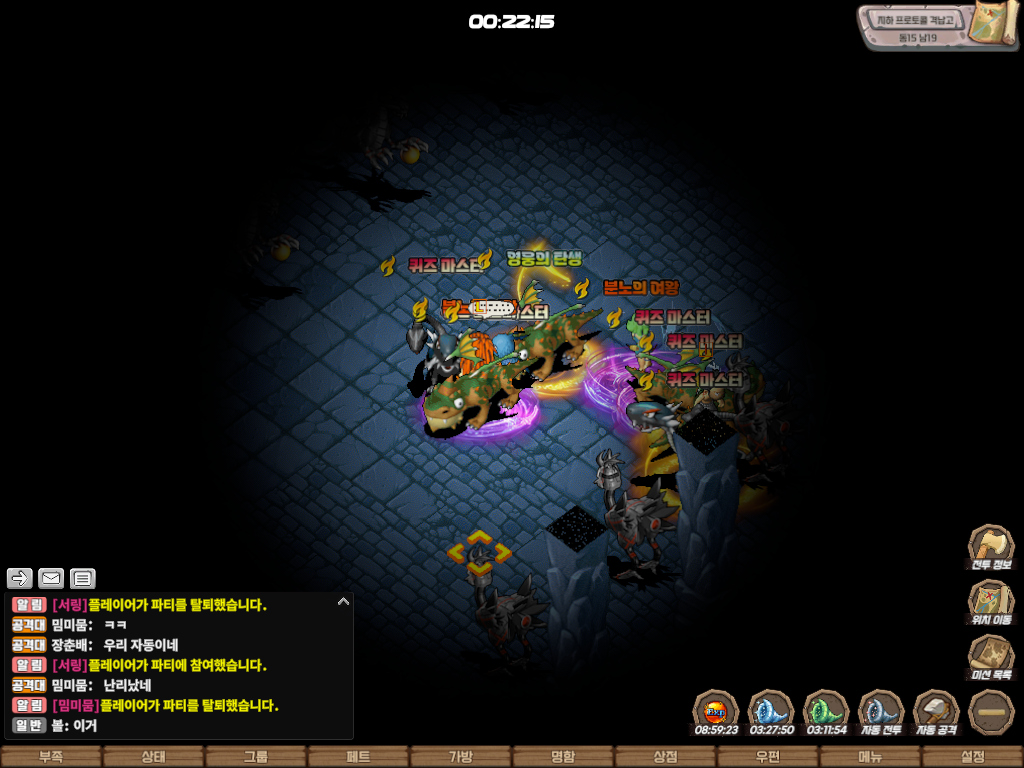Toggle 자동 전투 auto battle

point(881,711)
